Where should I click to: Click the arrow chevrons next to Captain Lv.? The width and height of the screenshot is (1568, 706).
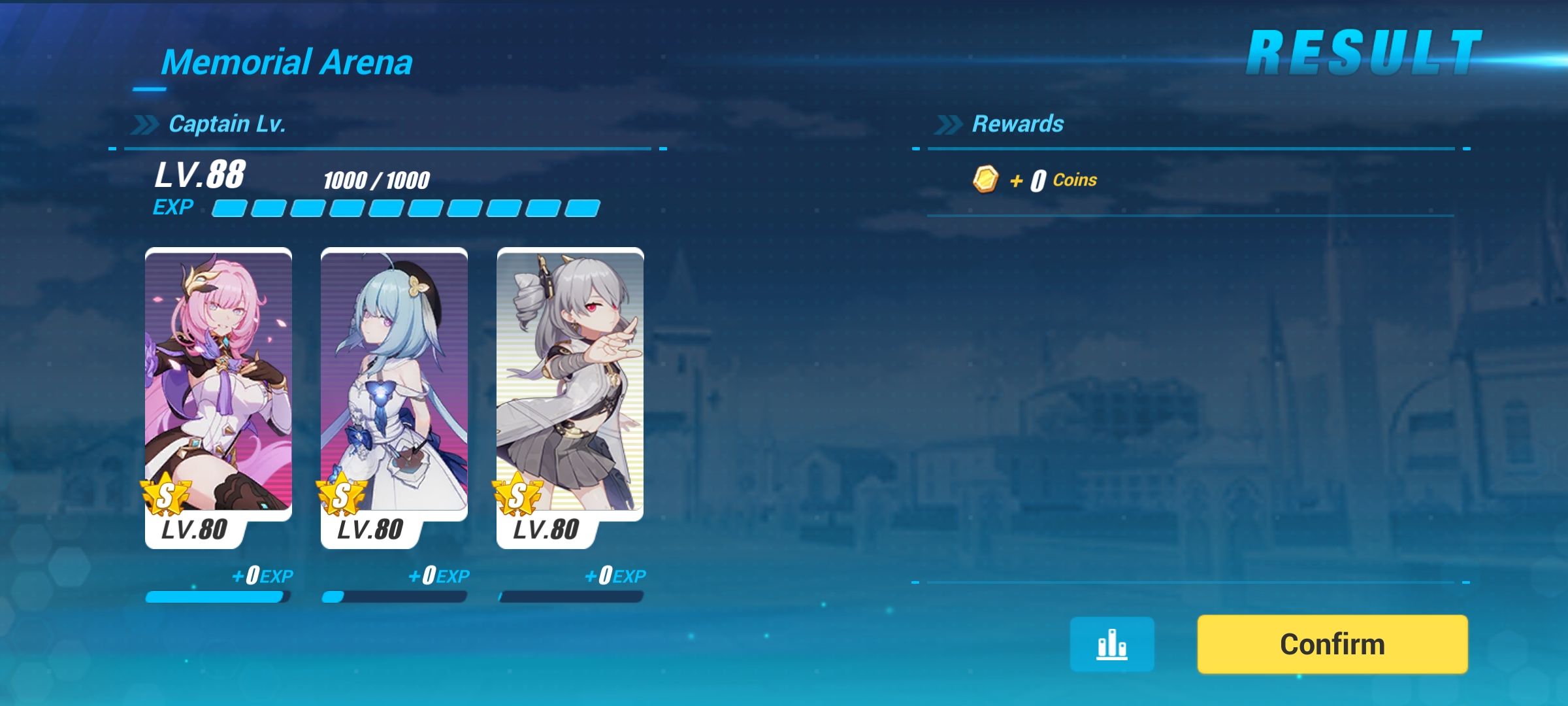[145, 122]
